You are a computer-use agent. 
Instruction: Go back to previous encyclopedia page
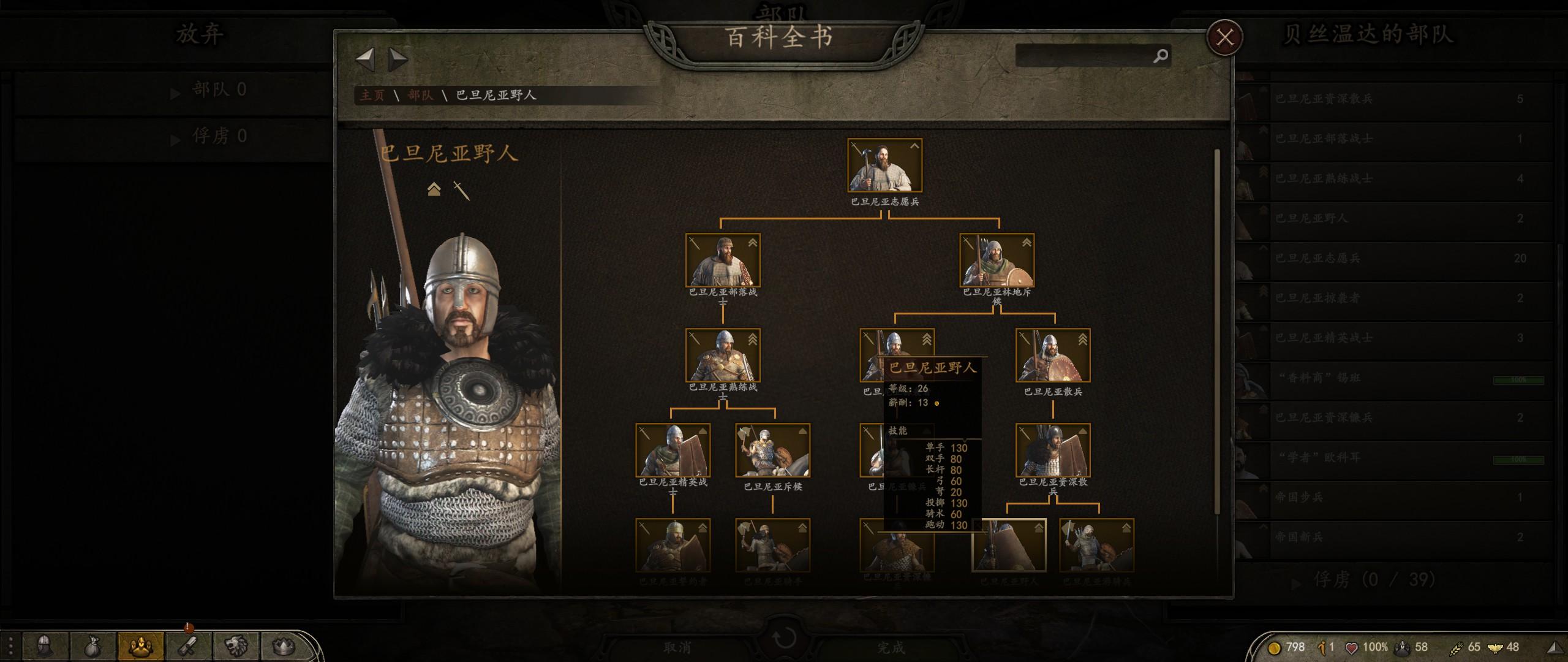point(365,59)
